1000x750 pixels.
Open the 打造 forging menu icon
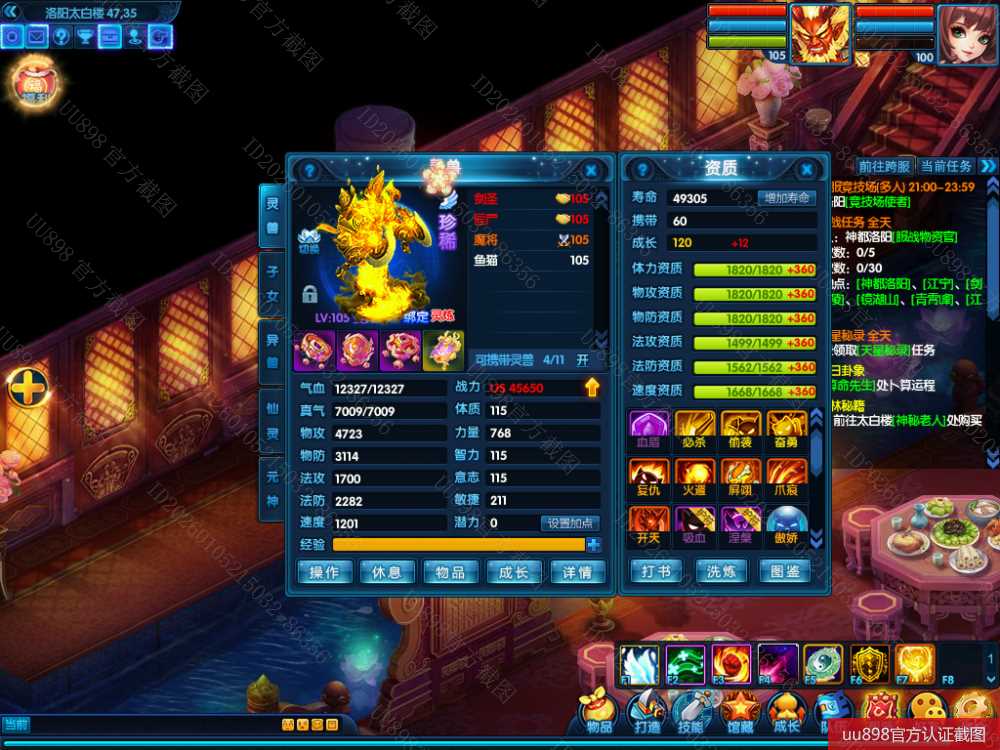click(x=647, y=714)
